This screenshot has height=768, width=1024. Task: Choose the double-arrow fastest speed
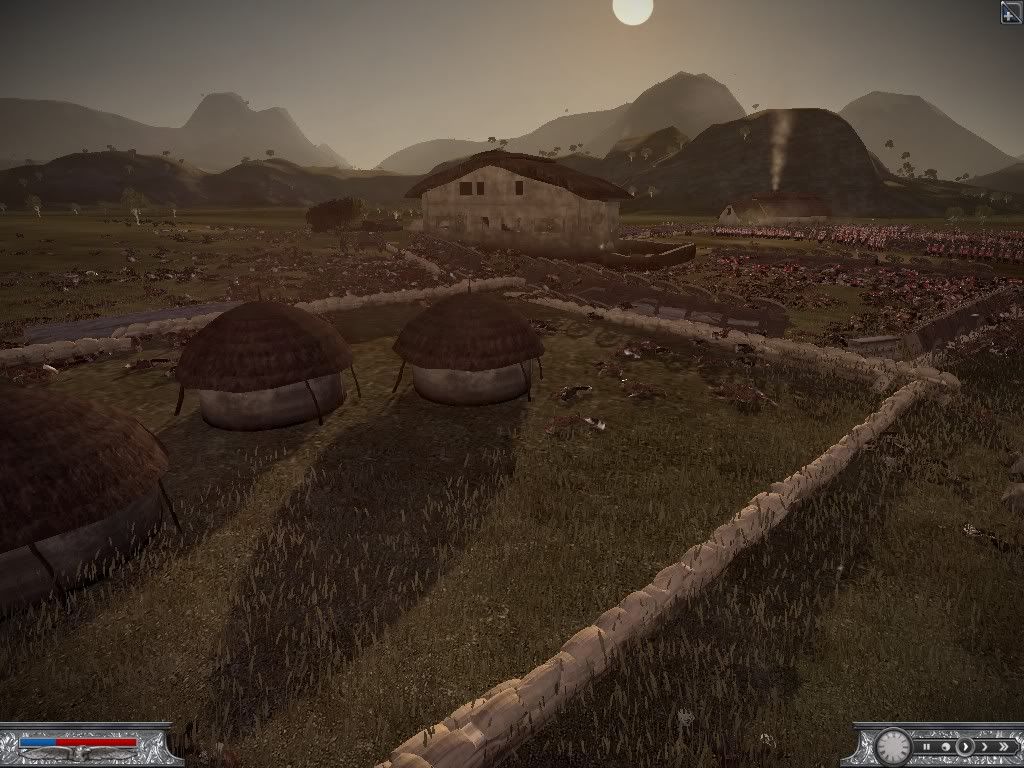coord(1003,746)
